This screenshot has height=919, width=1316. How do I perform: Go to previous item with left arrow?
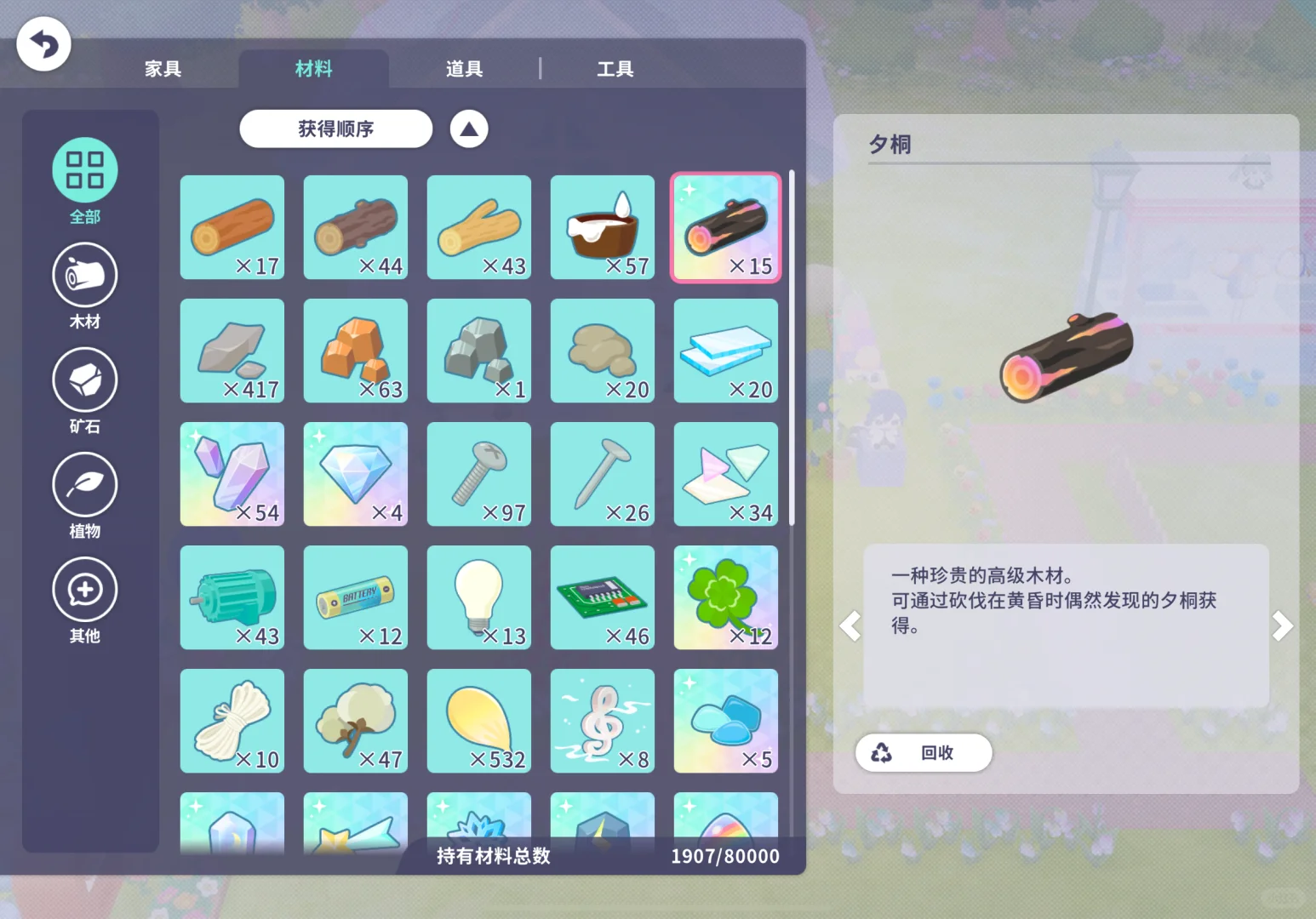coord(850,625)
